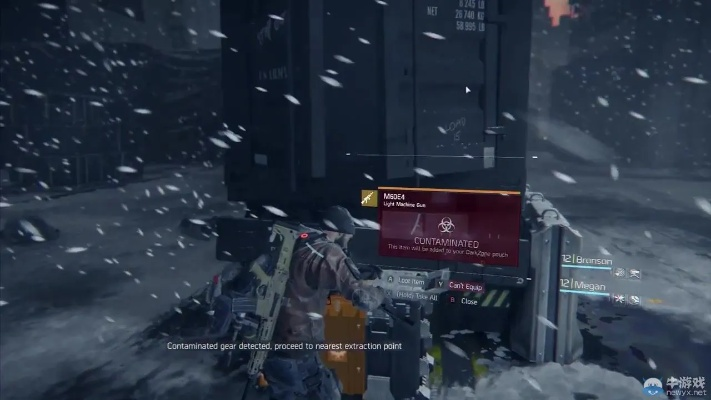Close the loot panel
711x400 pixels.
pyautogui.click(x=468, y=300)
